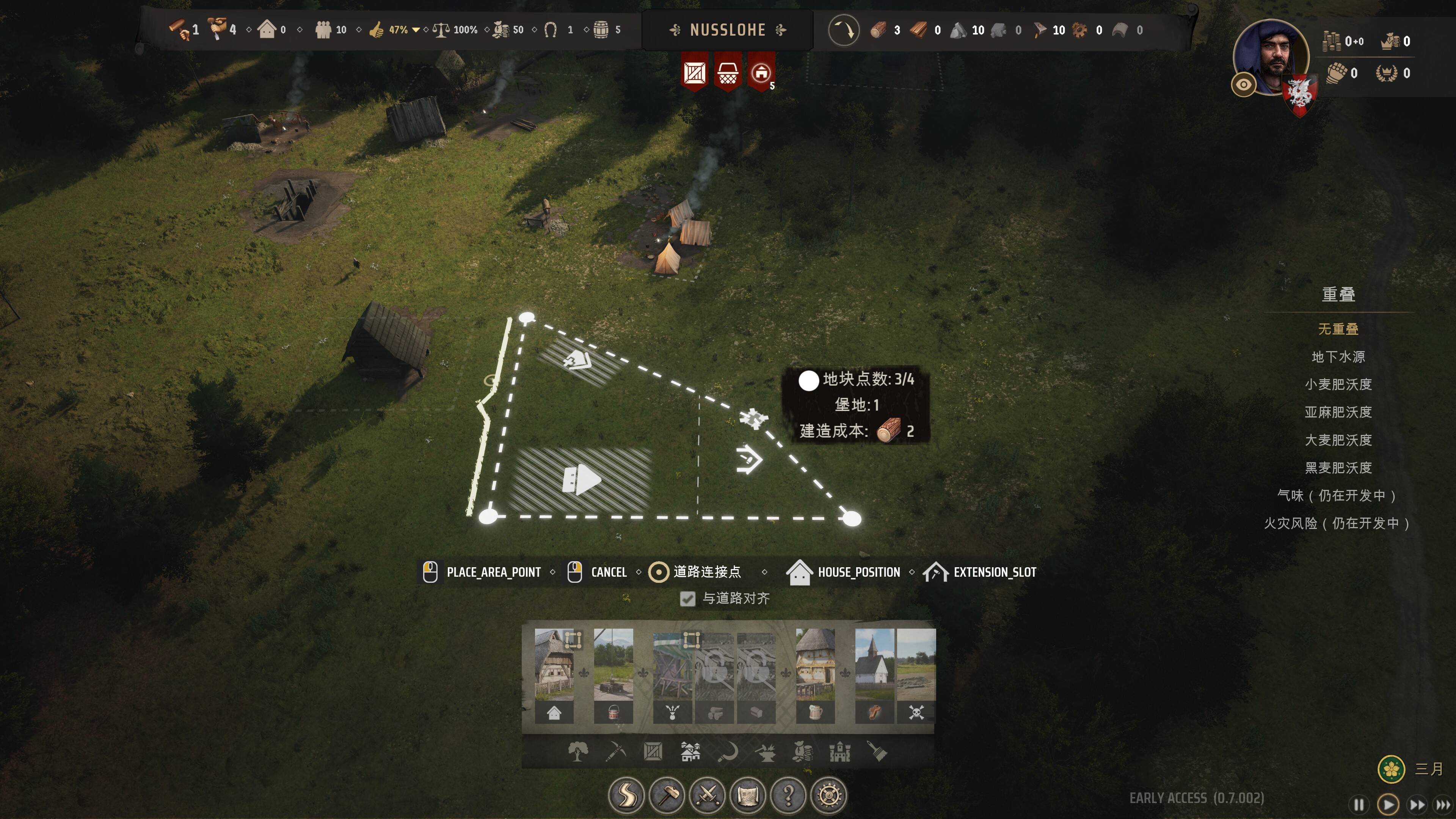Viewport: 1456px width, 819px height.
Task: Open the help question mark button
Action: pyautogui.click(x=789, y=796)
